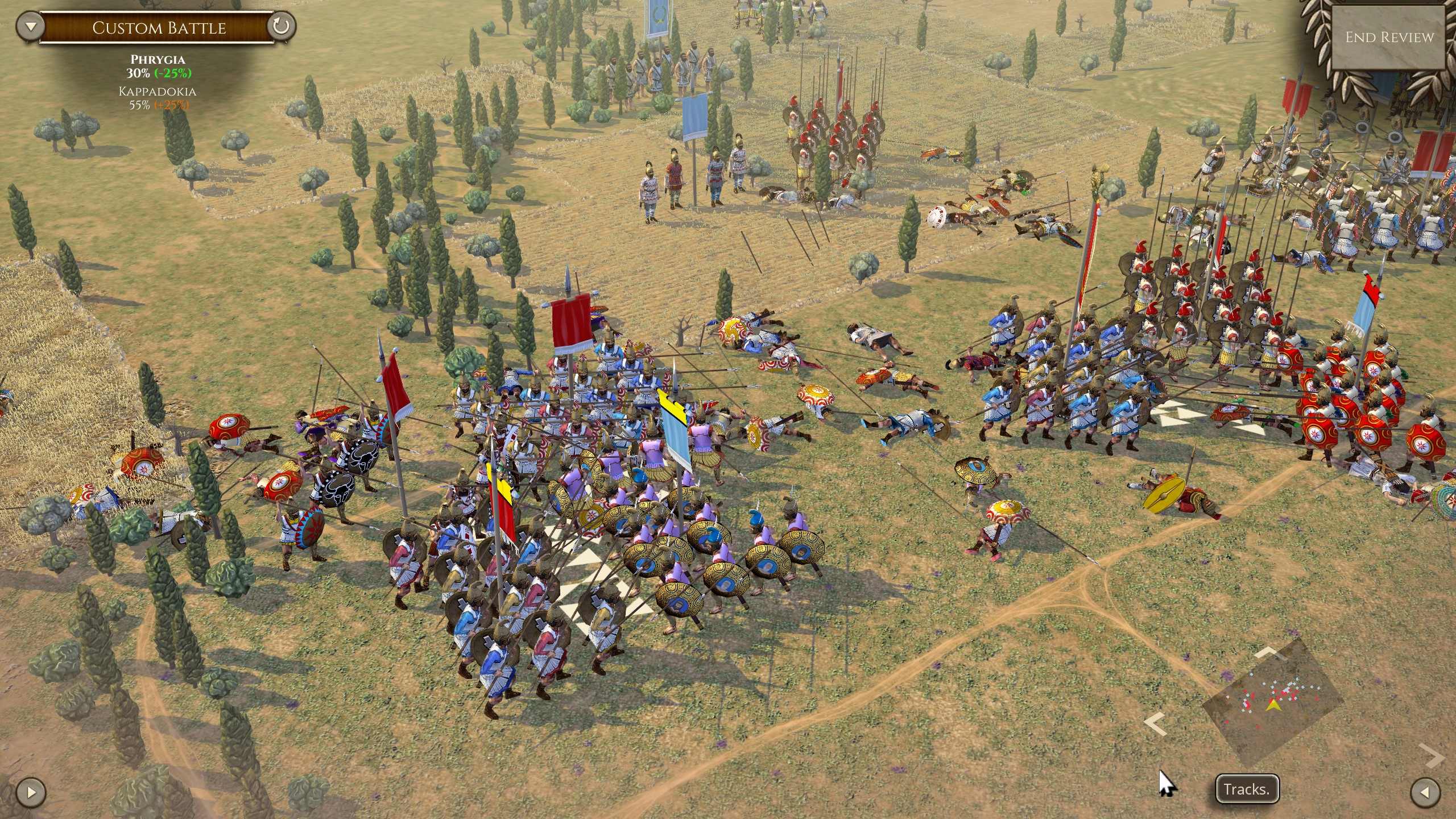Click the bottom-right round left-triangle button
Viewport: 1456px width, 819px height.
1426,792
